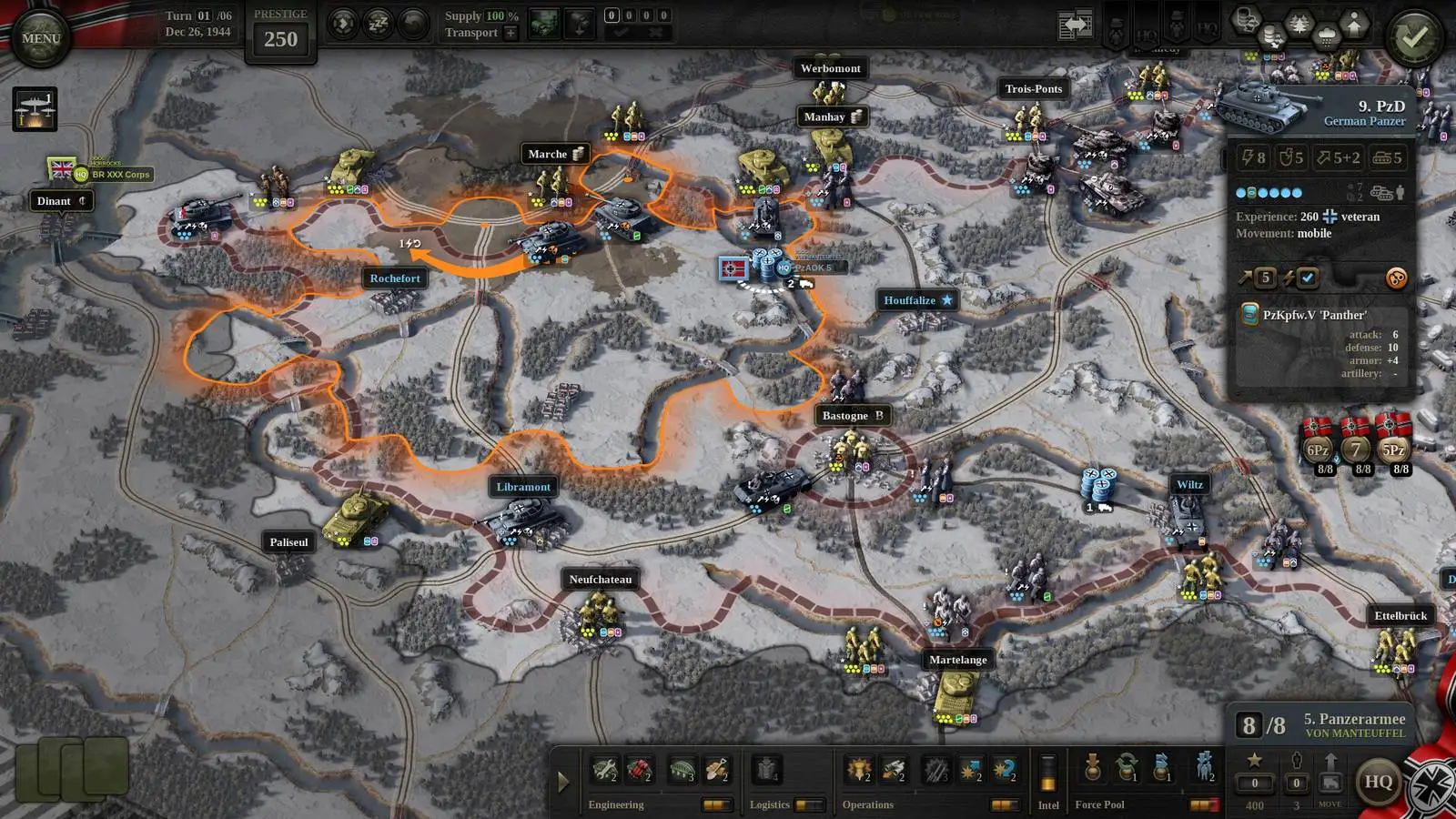
Task: Click the supply overlay hex icon
Action: (x=1272, y=35)
